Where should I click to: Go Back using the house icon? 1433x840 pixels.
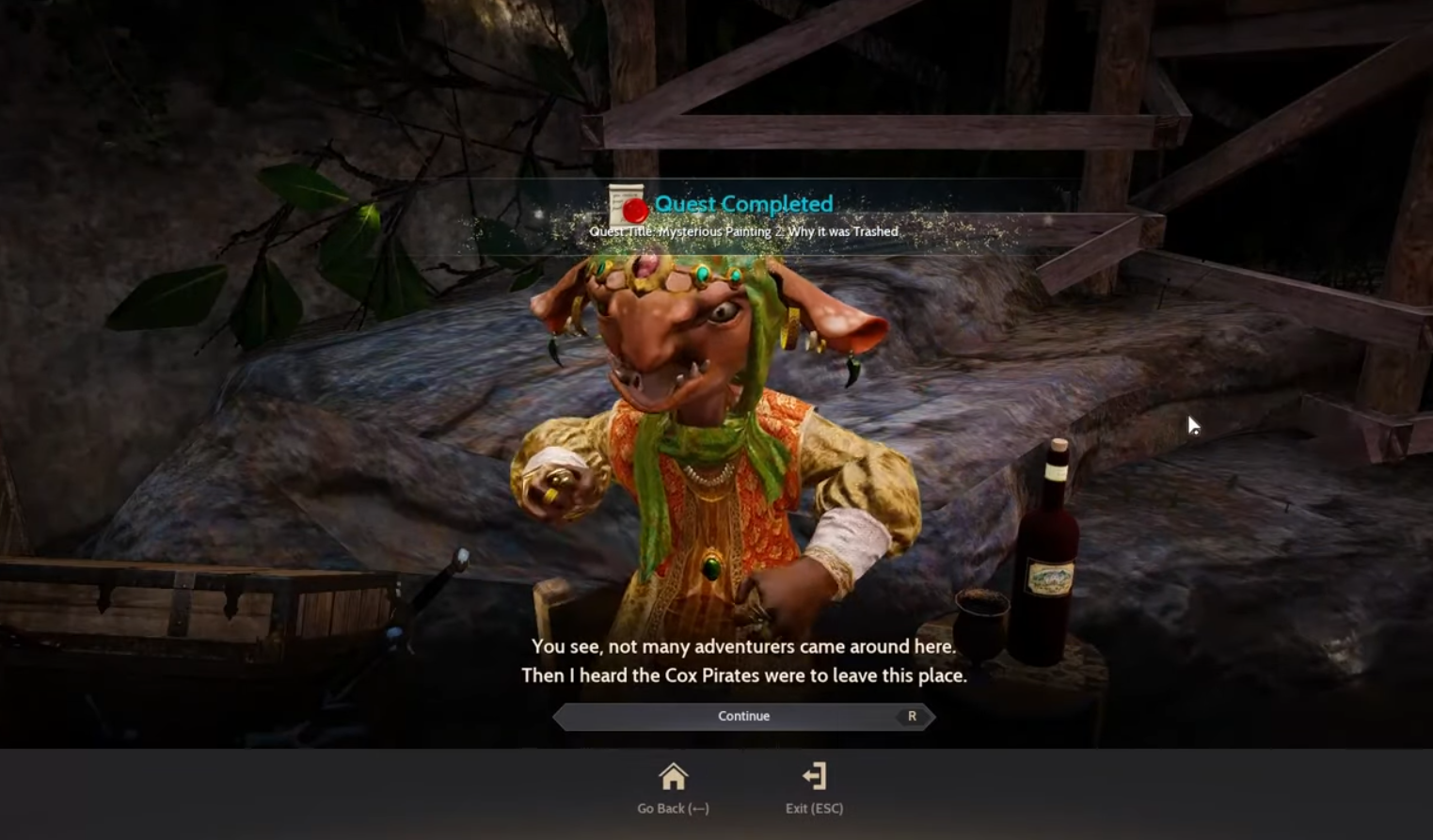pyautogui.click(x=673, y=778)
